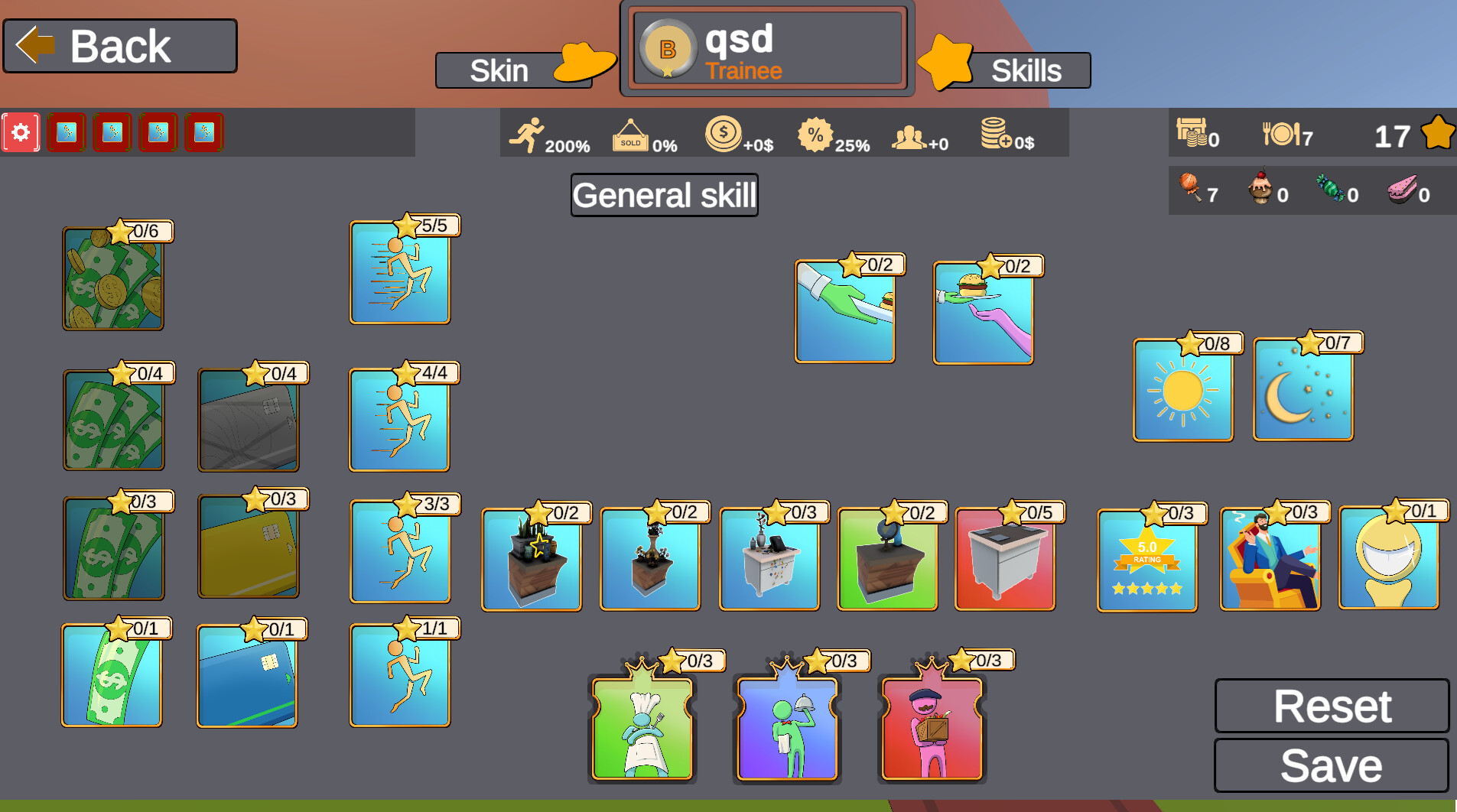This screenshot has width=1457, height=812.
Task: Click the qsd Trainee profile banner
Action: tap(765, 48)
